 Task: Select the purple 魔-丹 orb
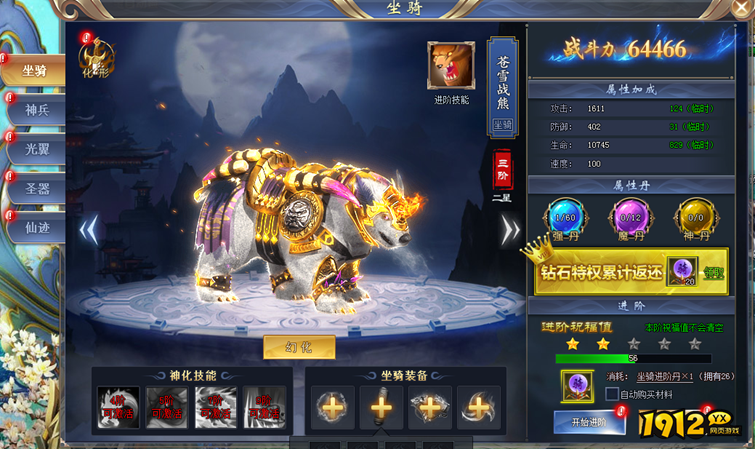629,220
